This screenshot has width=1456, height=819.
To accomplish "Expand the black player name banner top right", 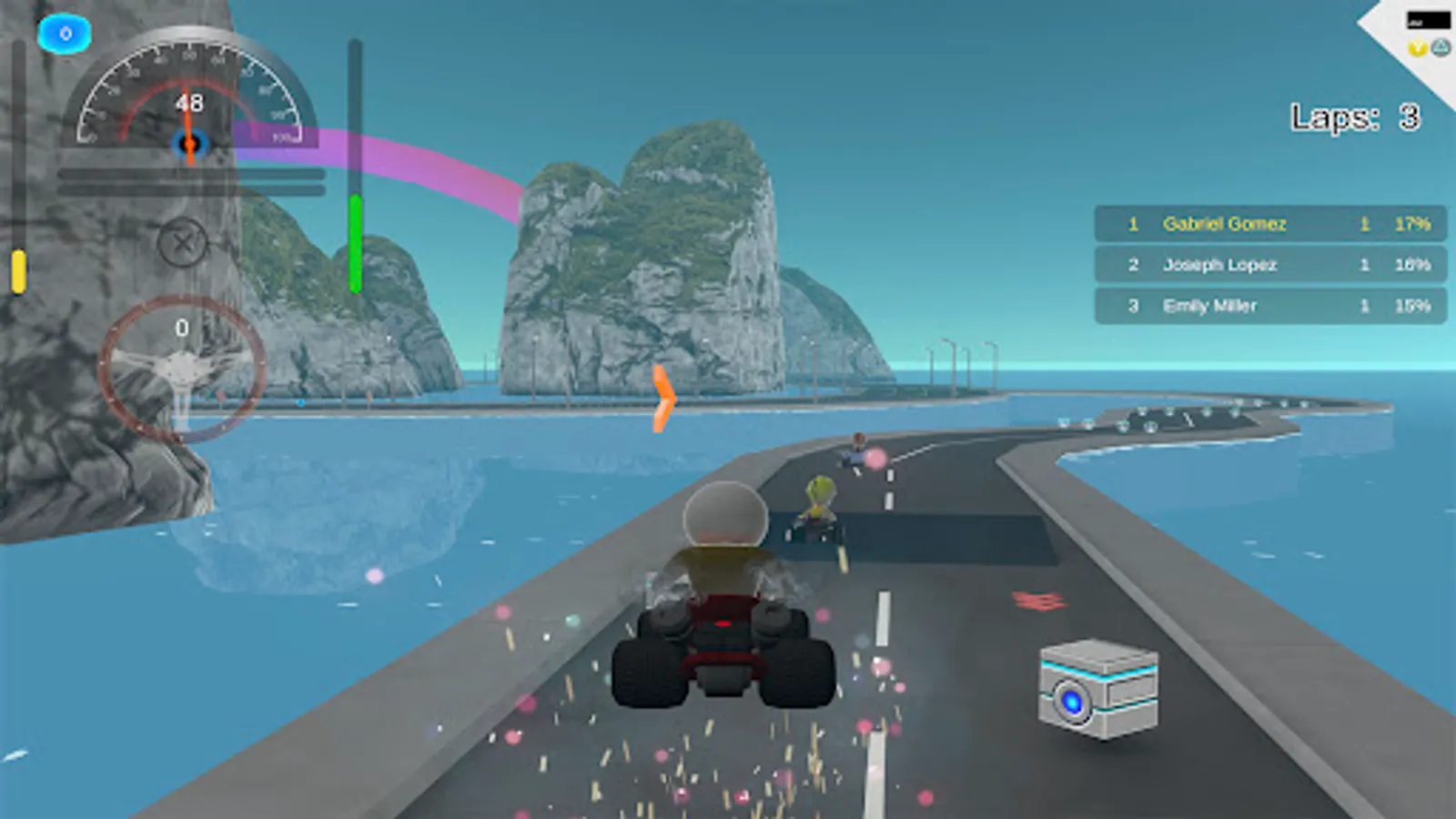I will pos(1429,18).
